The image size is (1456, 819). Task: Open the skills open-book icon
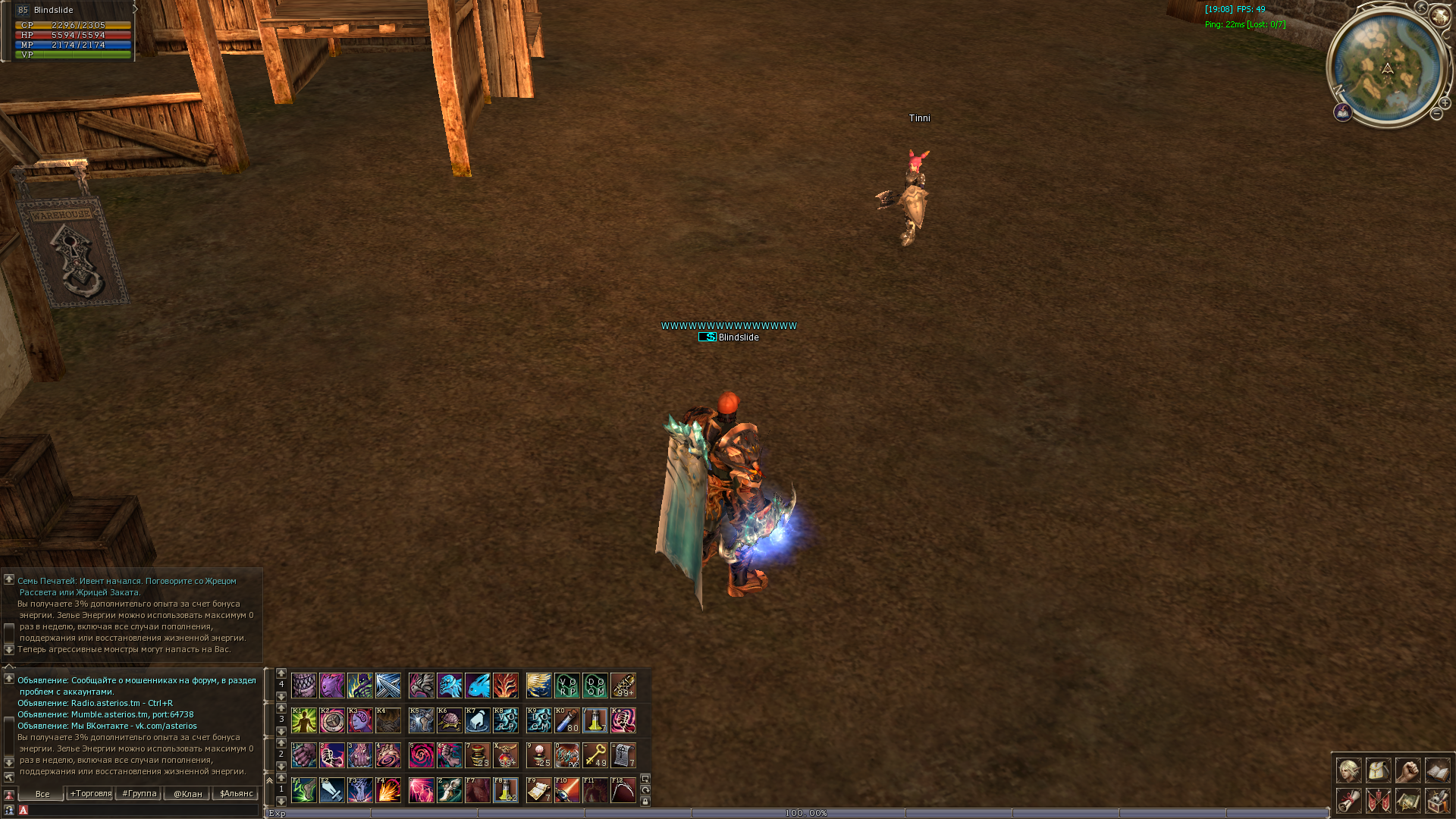click(x=1437, y=770)
